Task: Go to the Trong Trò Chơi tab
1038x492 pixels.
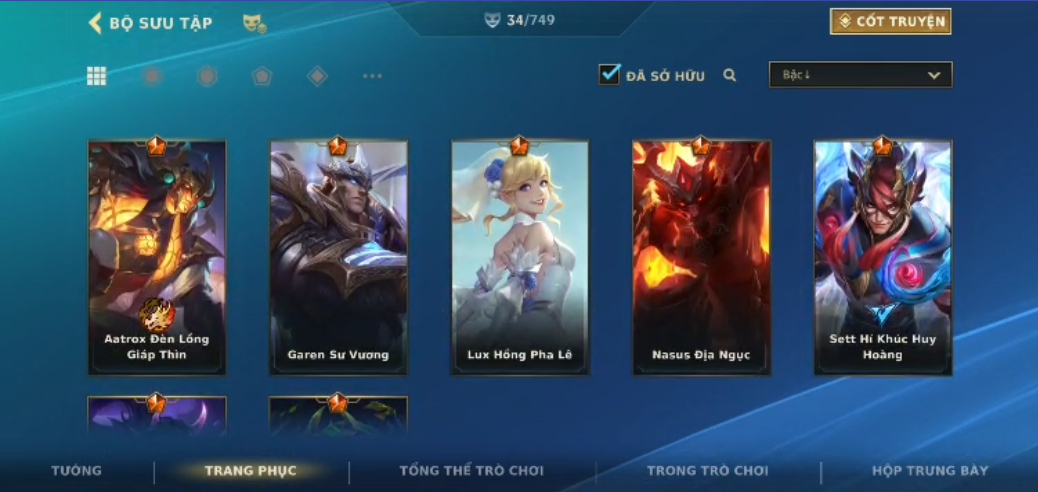Action: point(708,471)
